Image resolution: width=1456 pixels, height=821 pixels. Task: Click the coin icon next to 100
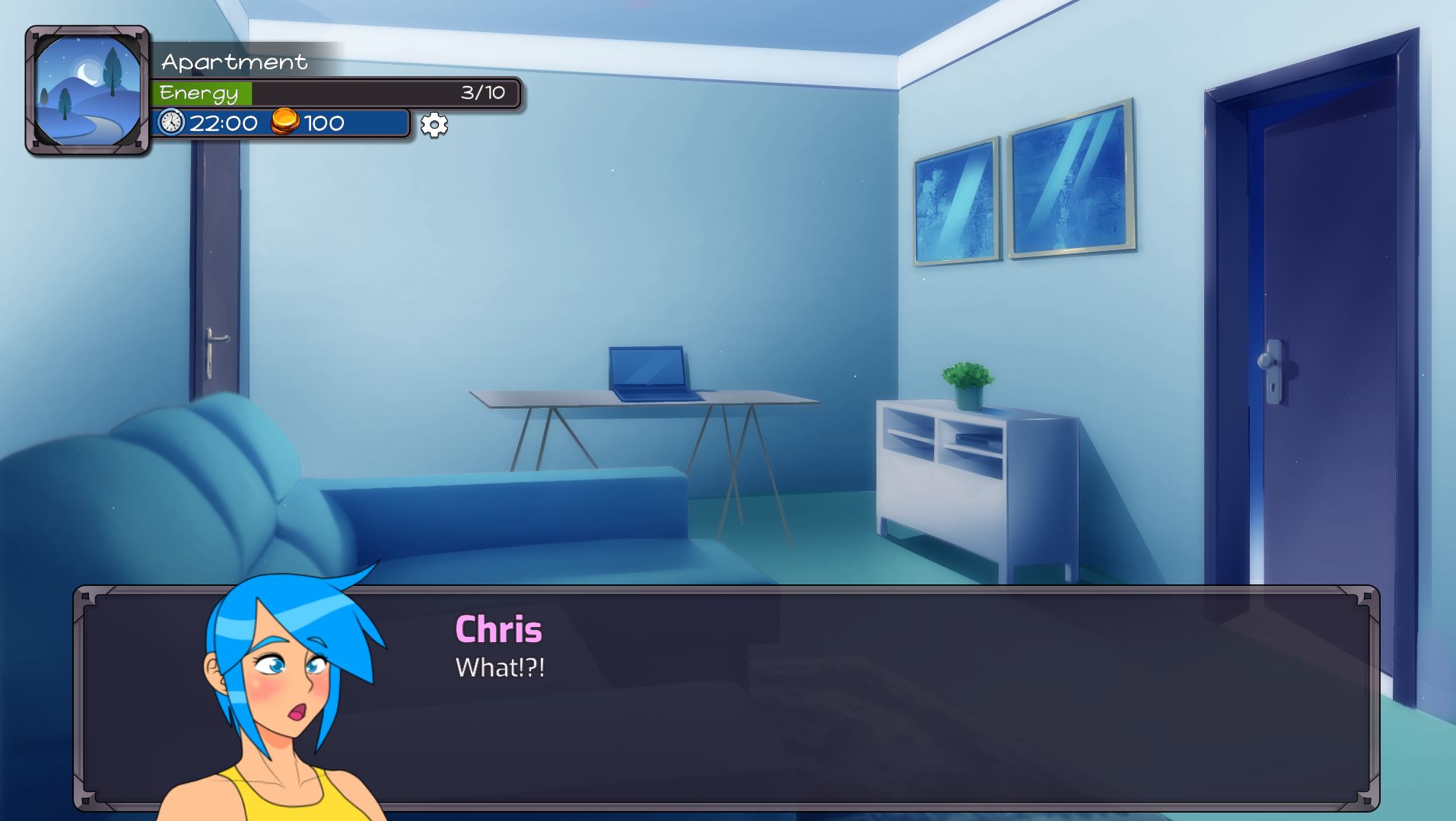pos(283,122)
